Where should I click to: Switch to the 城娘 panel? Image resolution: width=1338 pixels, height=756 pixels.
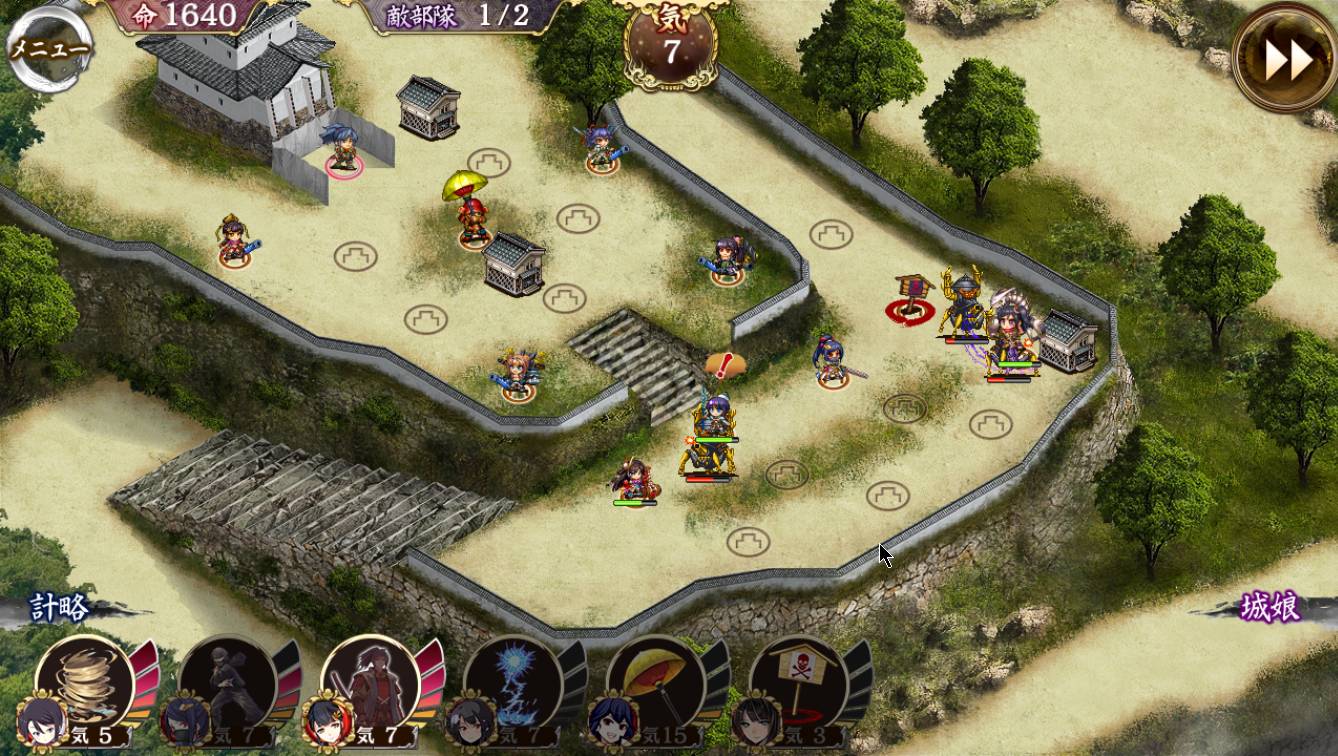(1270, 607)
